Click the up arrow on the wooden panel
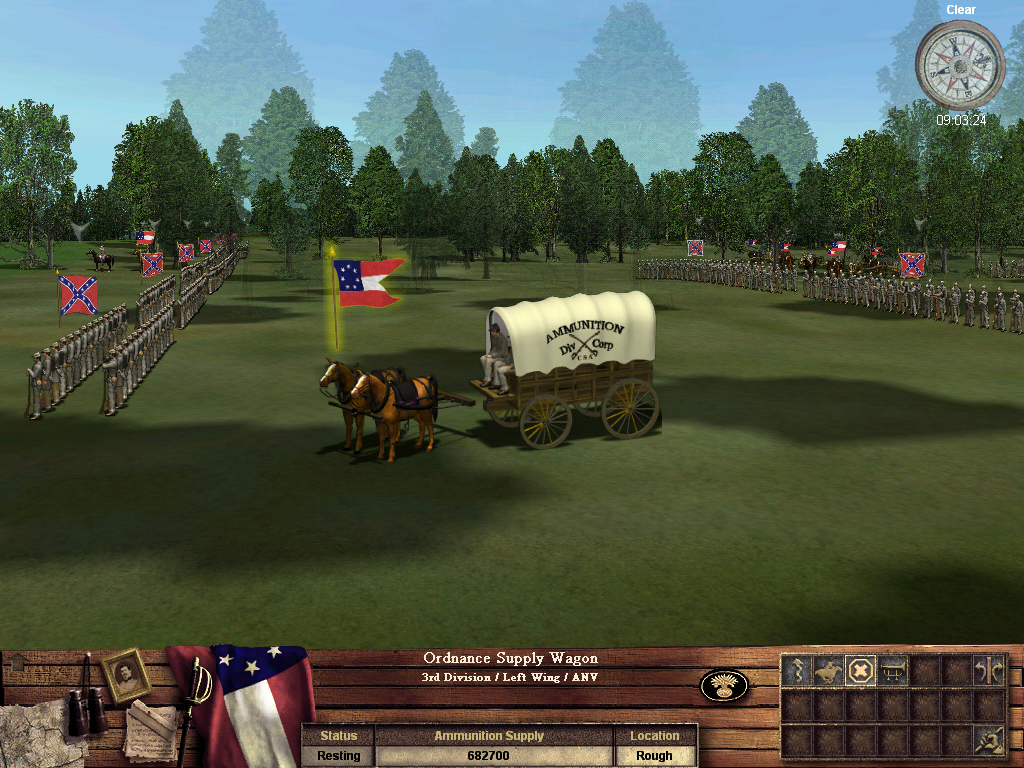Image resolution: width=1024 pixels, height=768 pixels. [x=17, y=661]
